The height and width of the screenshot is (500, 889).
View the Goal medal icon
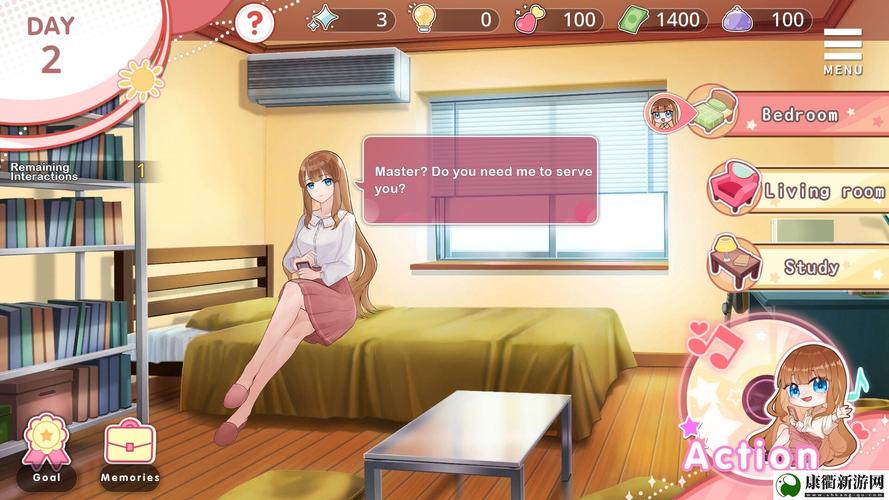(46, 448)
